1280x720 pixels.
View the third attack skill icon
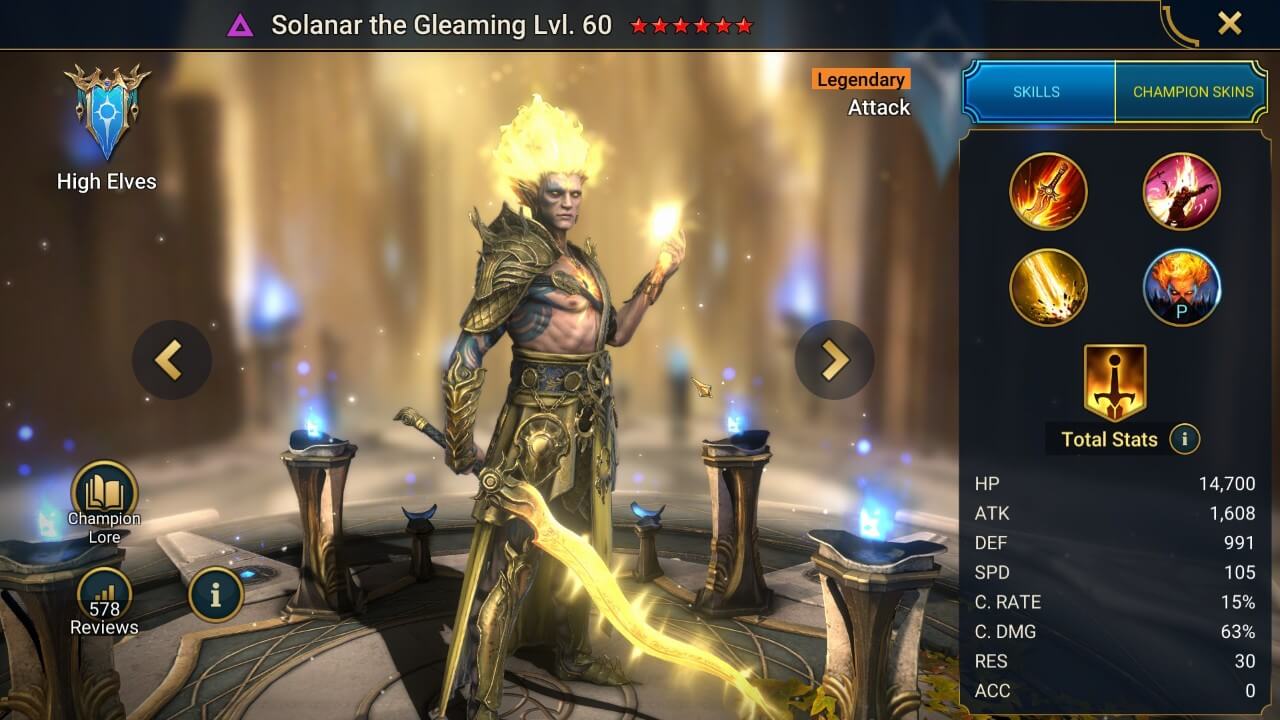click(x=1049, y=287)
